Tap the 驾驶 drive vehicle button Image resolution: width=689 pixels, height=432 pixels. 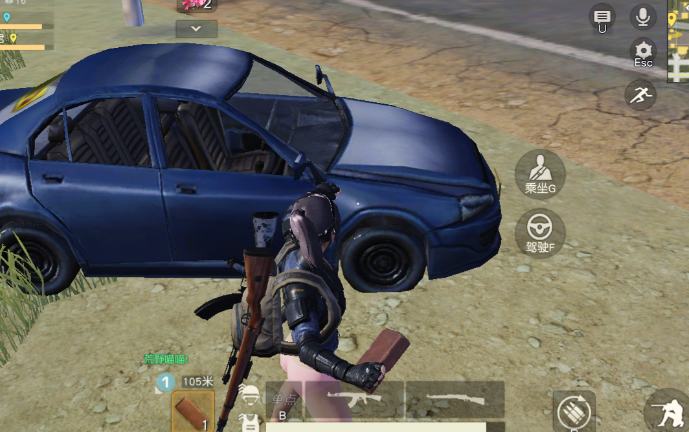pos(540,232)
